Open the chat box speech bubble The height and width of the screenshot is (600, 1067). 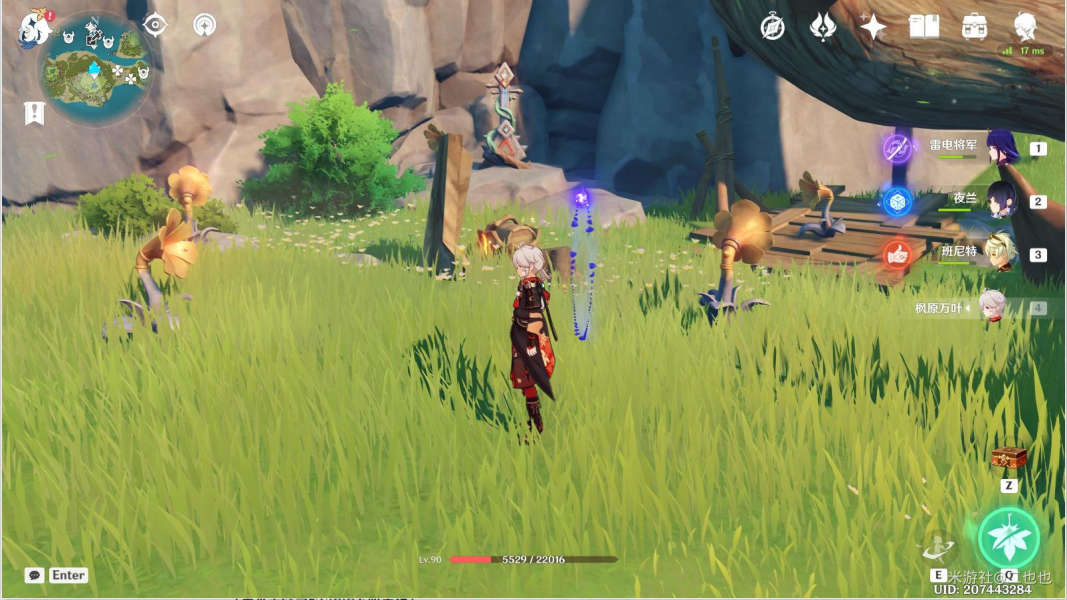[x=35, y=575]
